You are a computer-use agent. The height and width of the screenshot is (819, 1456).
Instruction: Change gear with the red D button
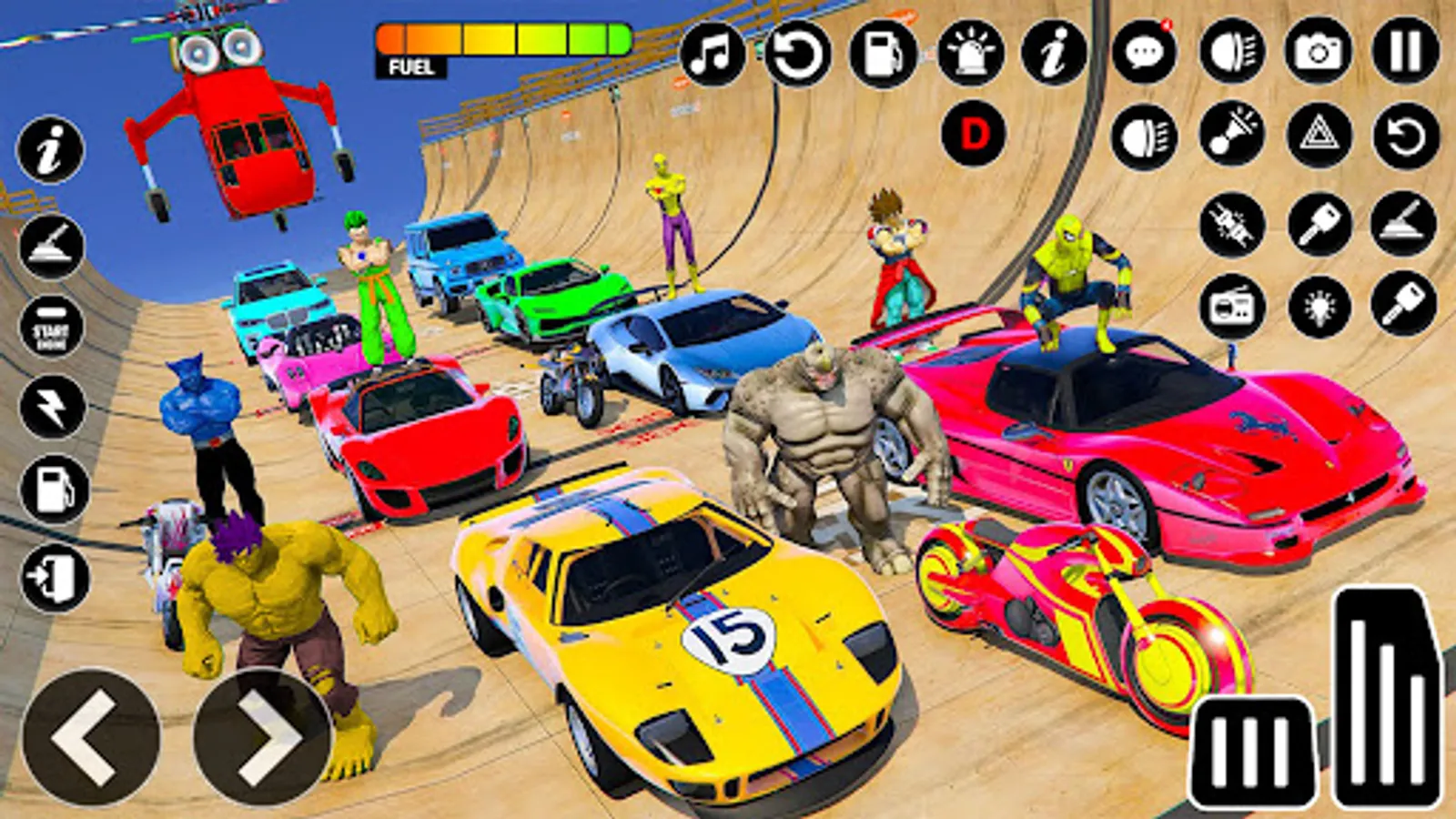973,136
